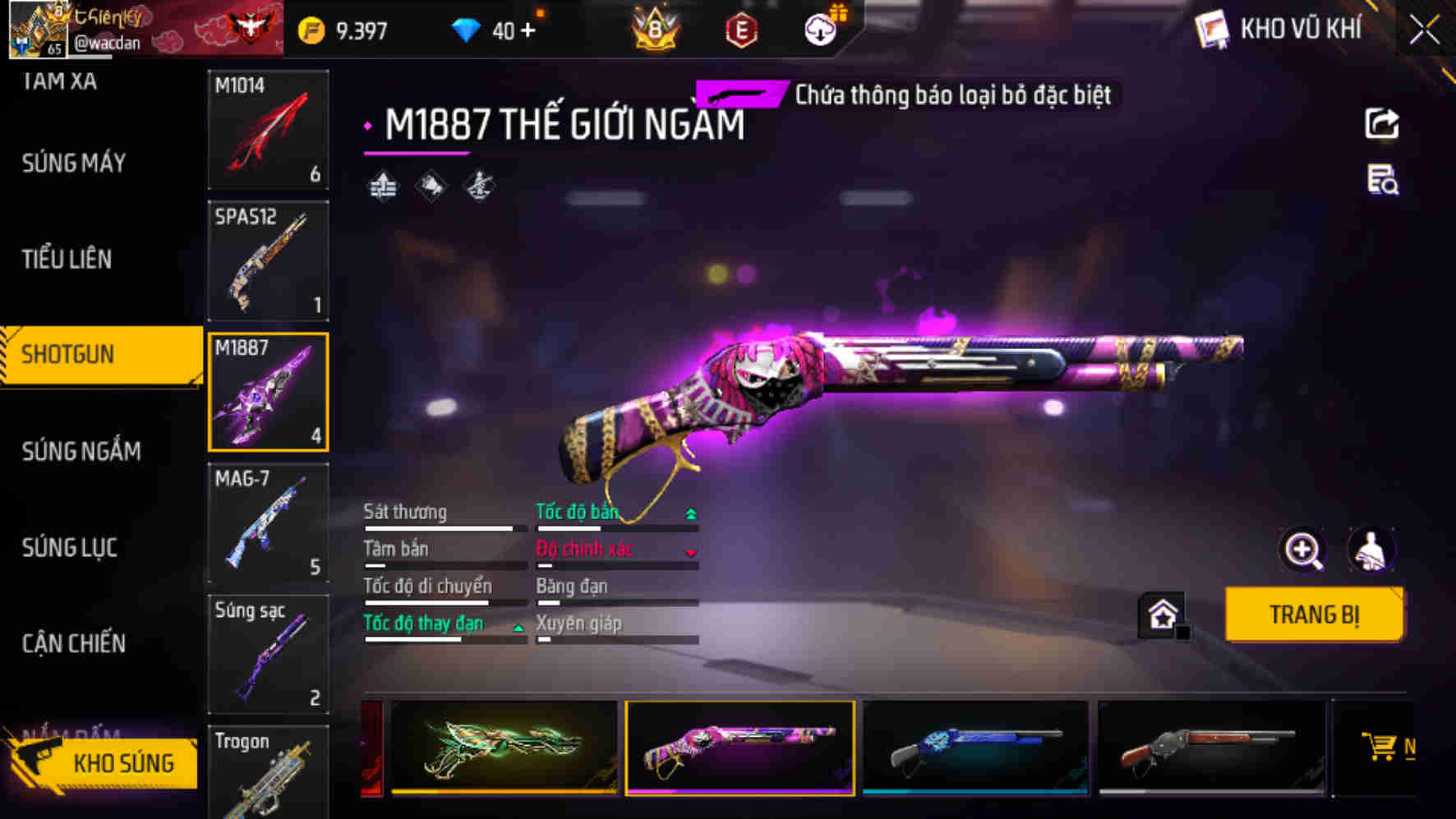The width and height of the screenshot is (1456, 819).
Task: Choose the CẬN CHIẾN category
Action: click(x=74, y=643)
